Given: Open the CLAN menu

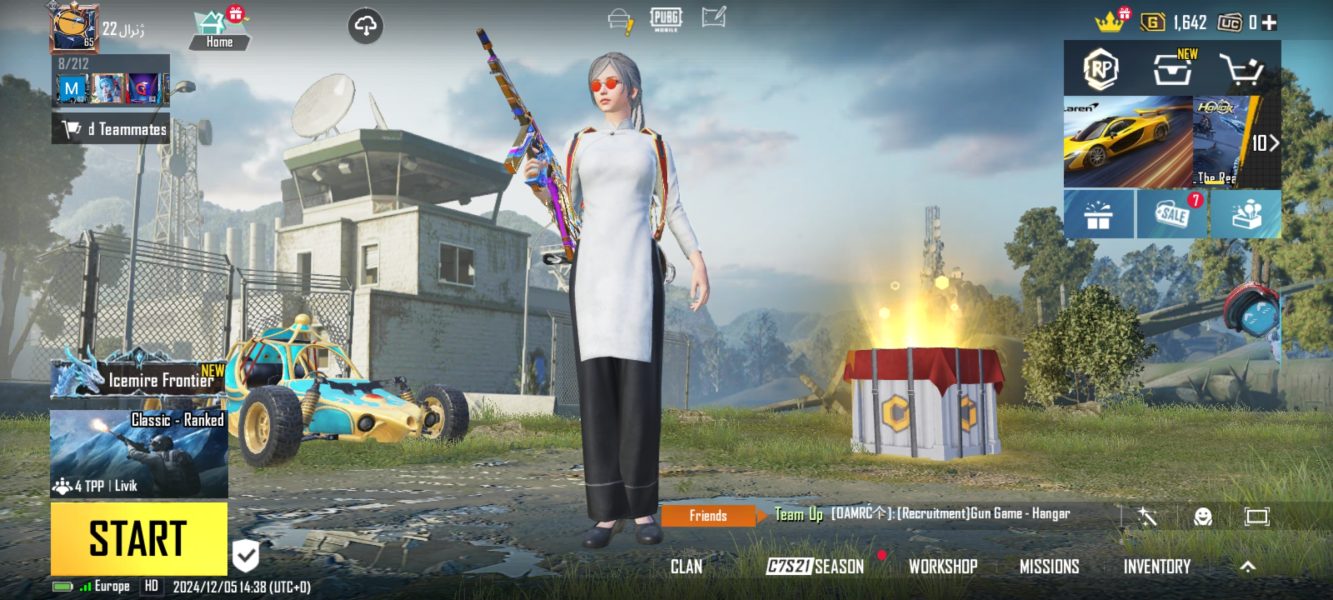Looking at the screenshot, I should click(x=686, y=567).
